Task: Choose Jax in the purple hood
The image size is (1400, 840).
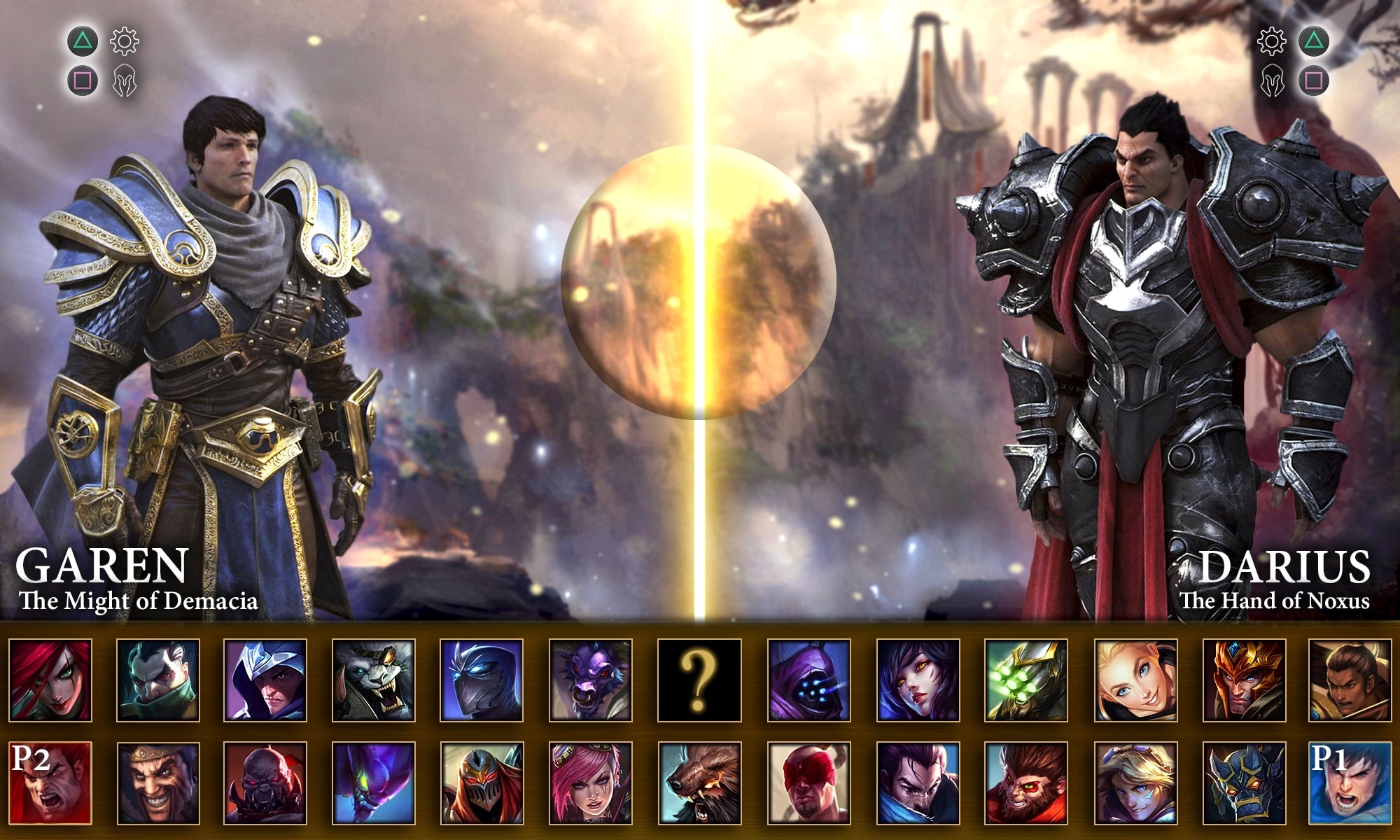Action: [x=809, y=680]
